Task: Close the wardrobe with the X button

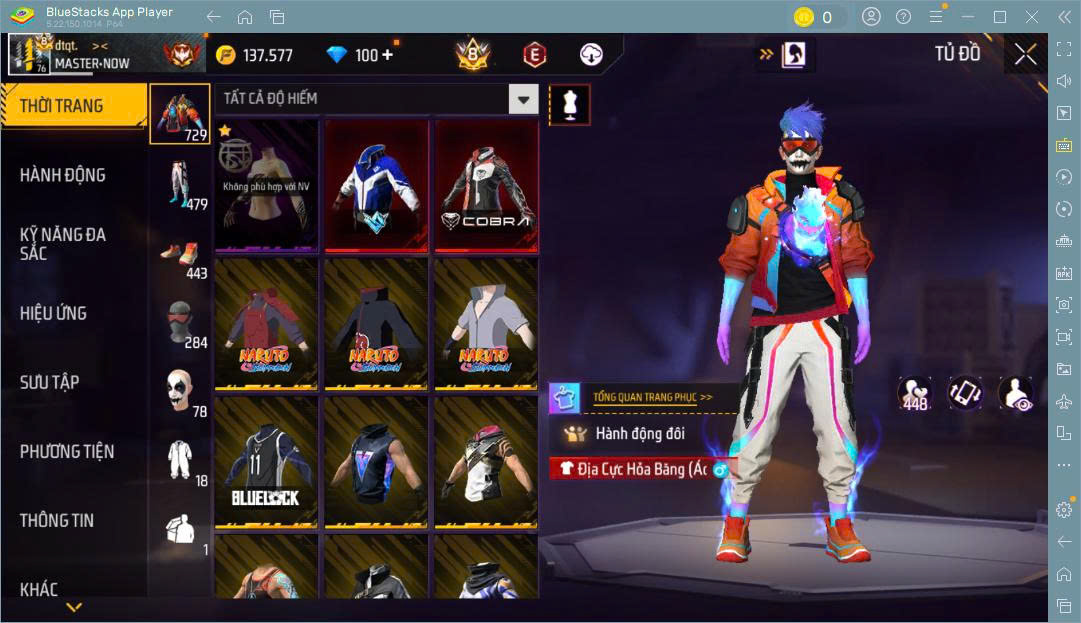Action: (1025, 54)
